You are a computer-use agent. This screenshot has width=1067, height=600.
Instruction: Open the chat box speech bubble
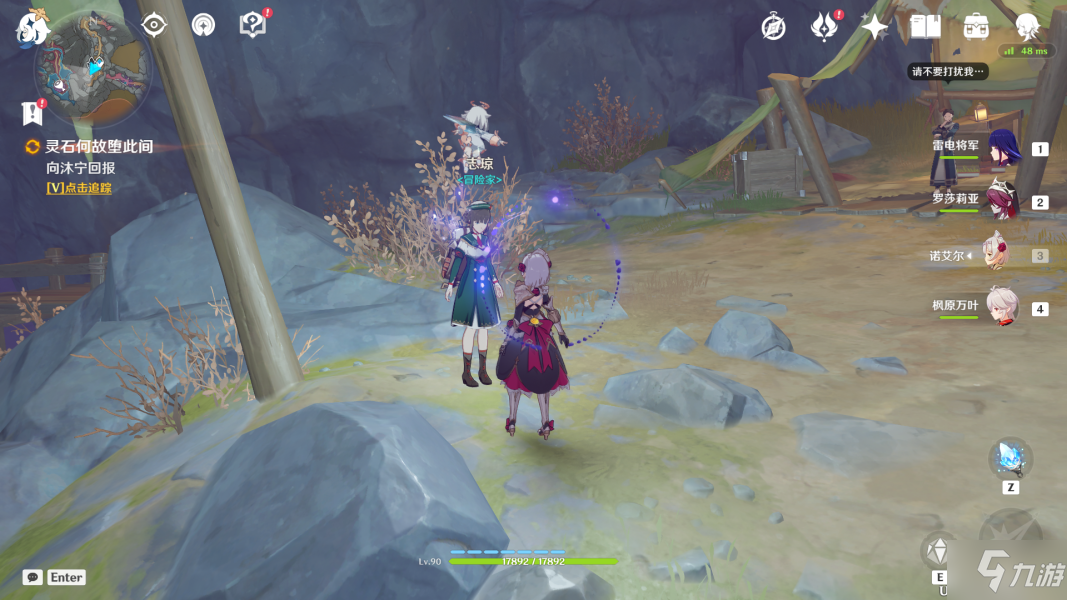(33, 577)
